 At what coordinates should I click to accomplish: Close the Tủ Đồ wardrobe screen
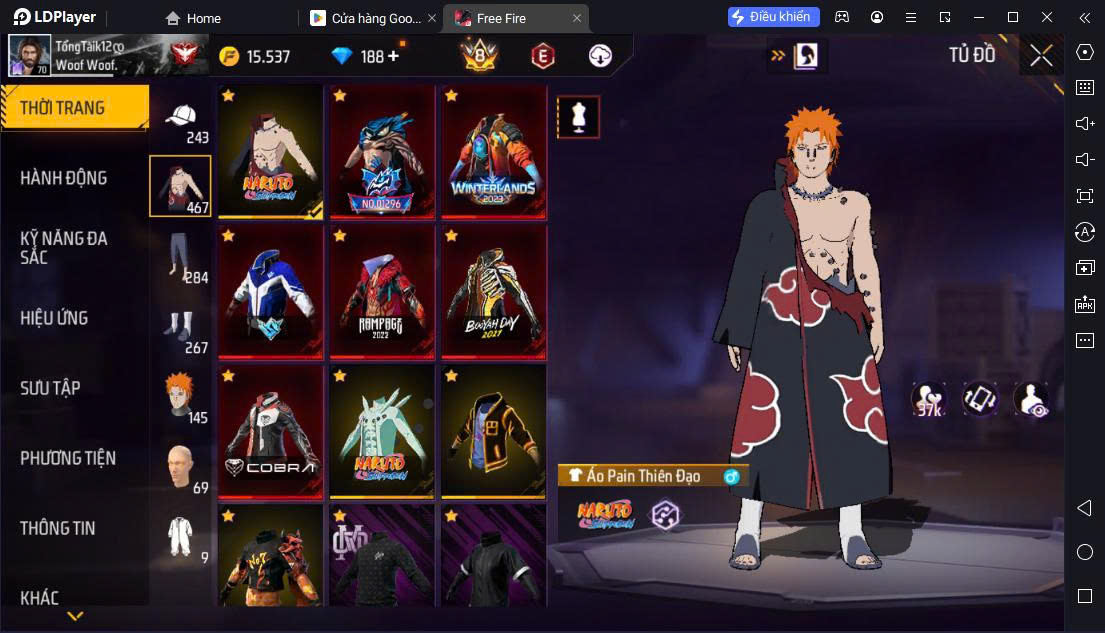pyautogui.click(x=1041, y=56)
